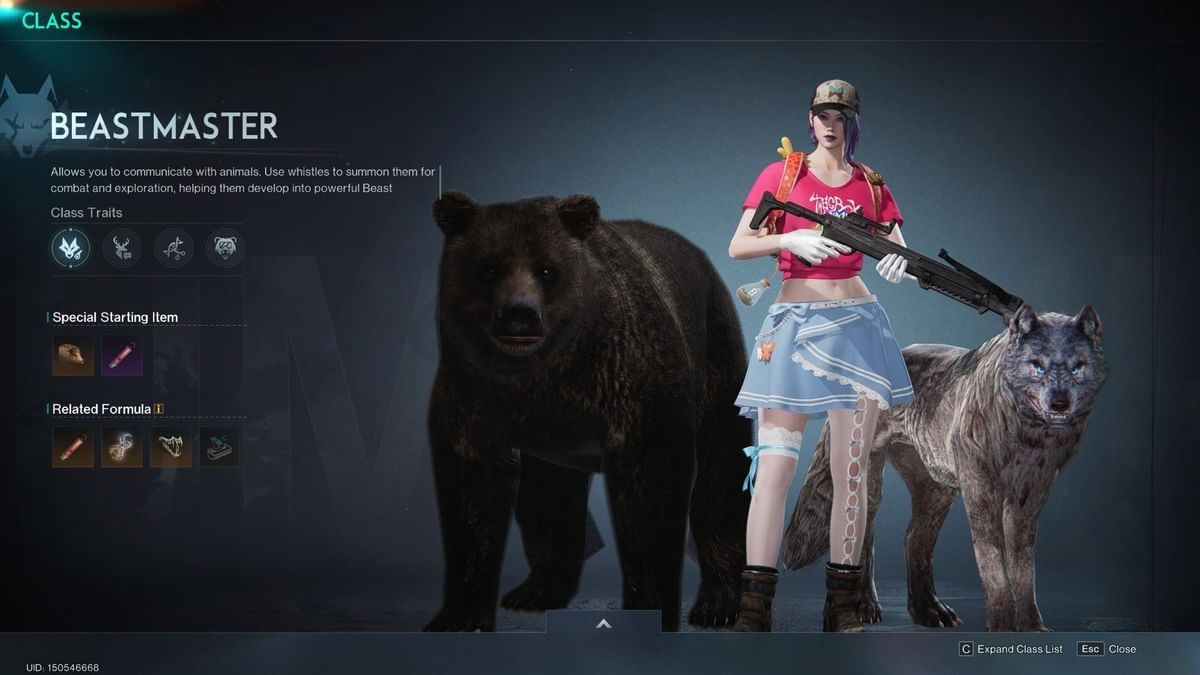Image resolution: width=1200 pixels, height=675 pixels.
Task: Click the Expand Class List button
Action: tap(1010, 649)
